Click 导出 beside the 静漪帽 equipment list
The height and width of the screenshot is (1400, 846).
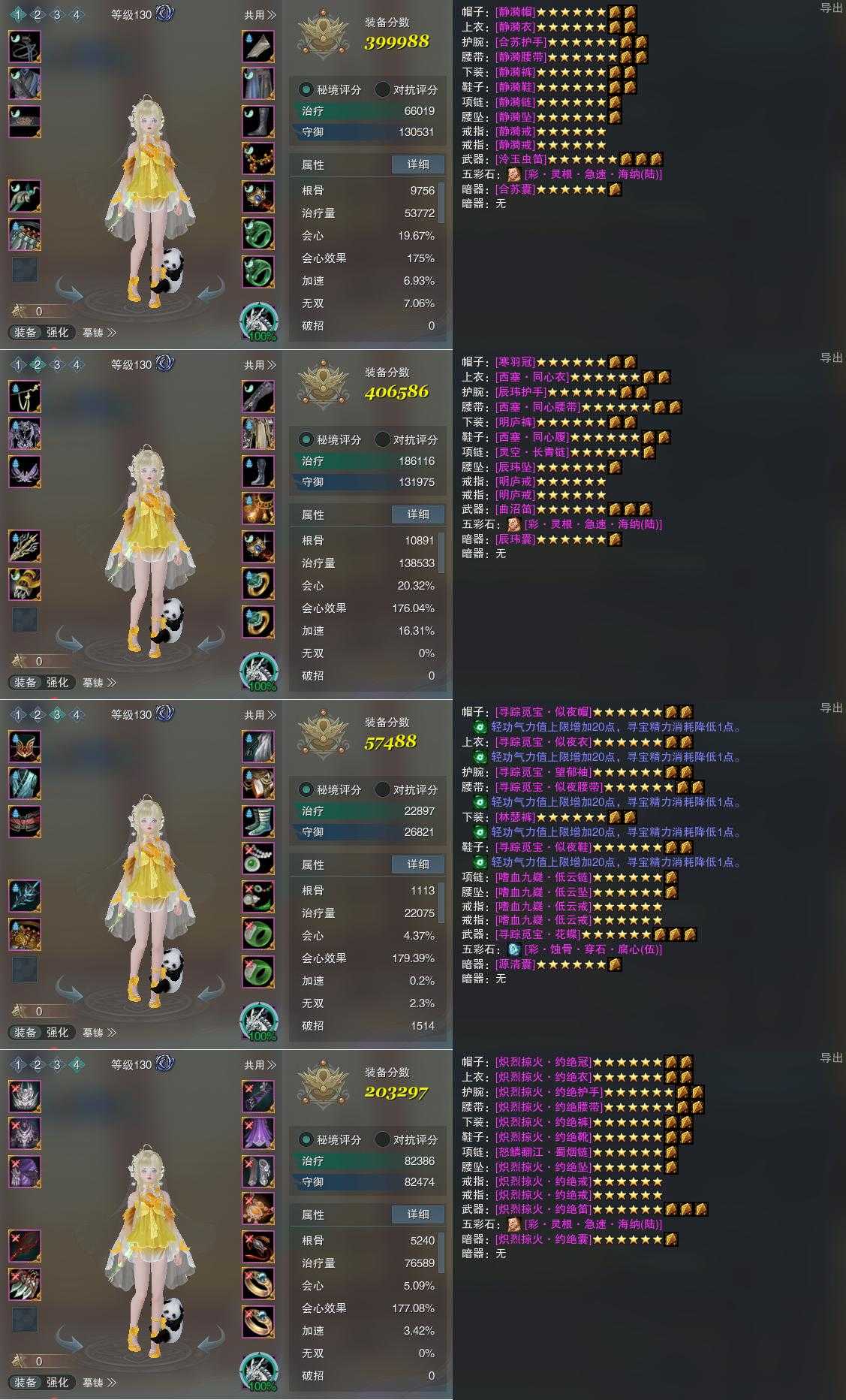[x=831, y=8]
